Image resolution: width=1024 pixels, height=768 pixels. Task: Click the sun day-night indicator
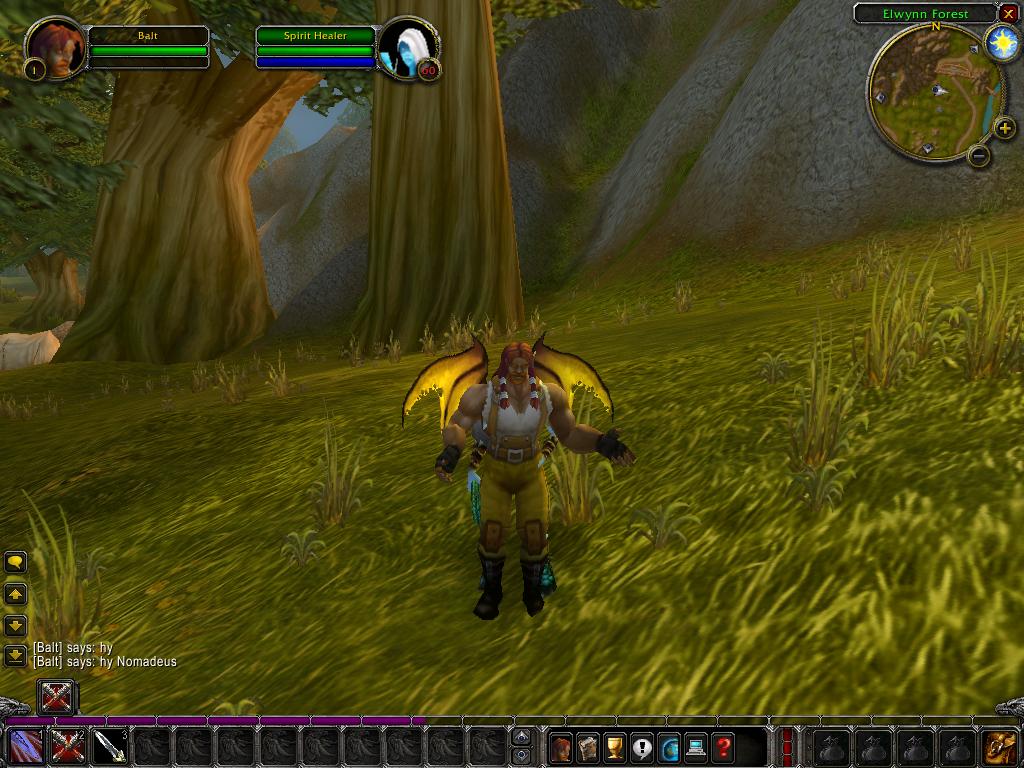point(1001,43)
